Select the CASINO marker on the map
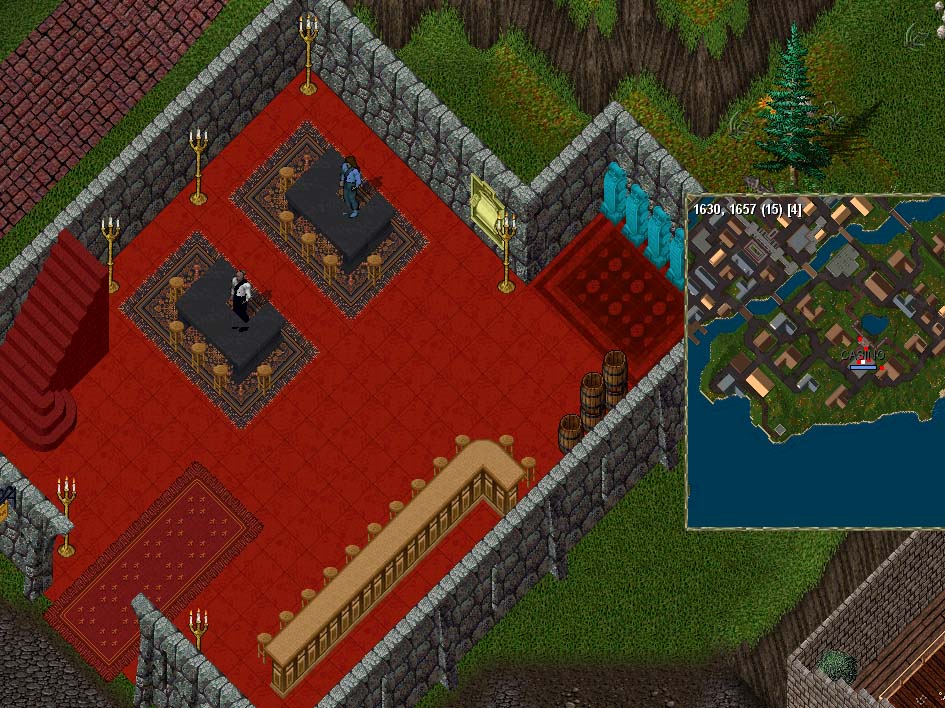Image resolution: width=945 pixels, height=708 pixels. 862,359
